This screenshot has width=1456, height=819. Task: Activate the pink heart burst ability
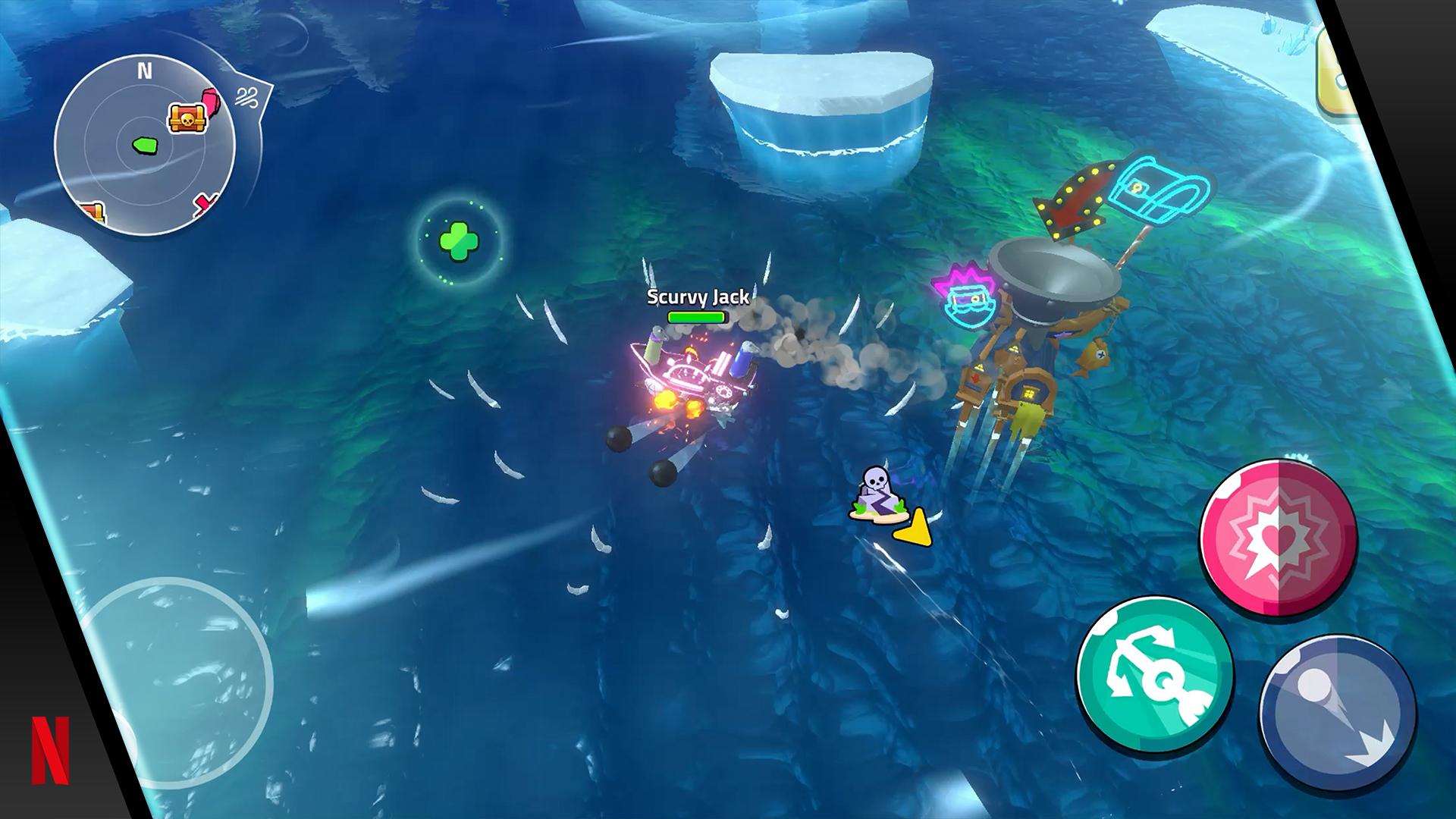click(x=1279, y=538)
